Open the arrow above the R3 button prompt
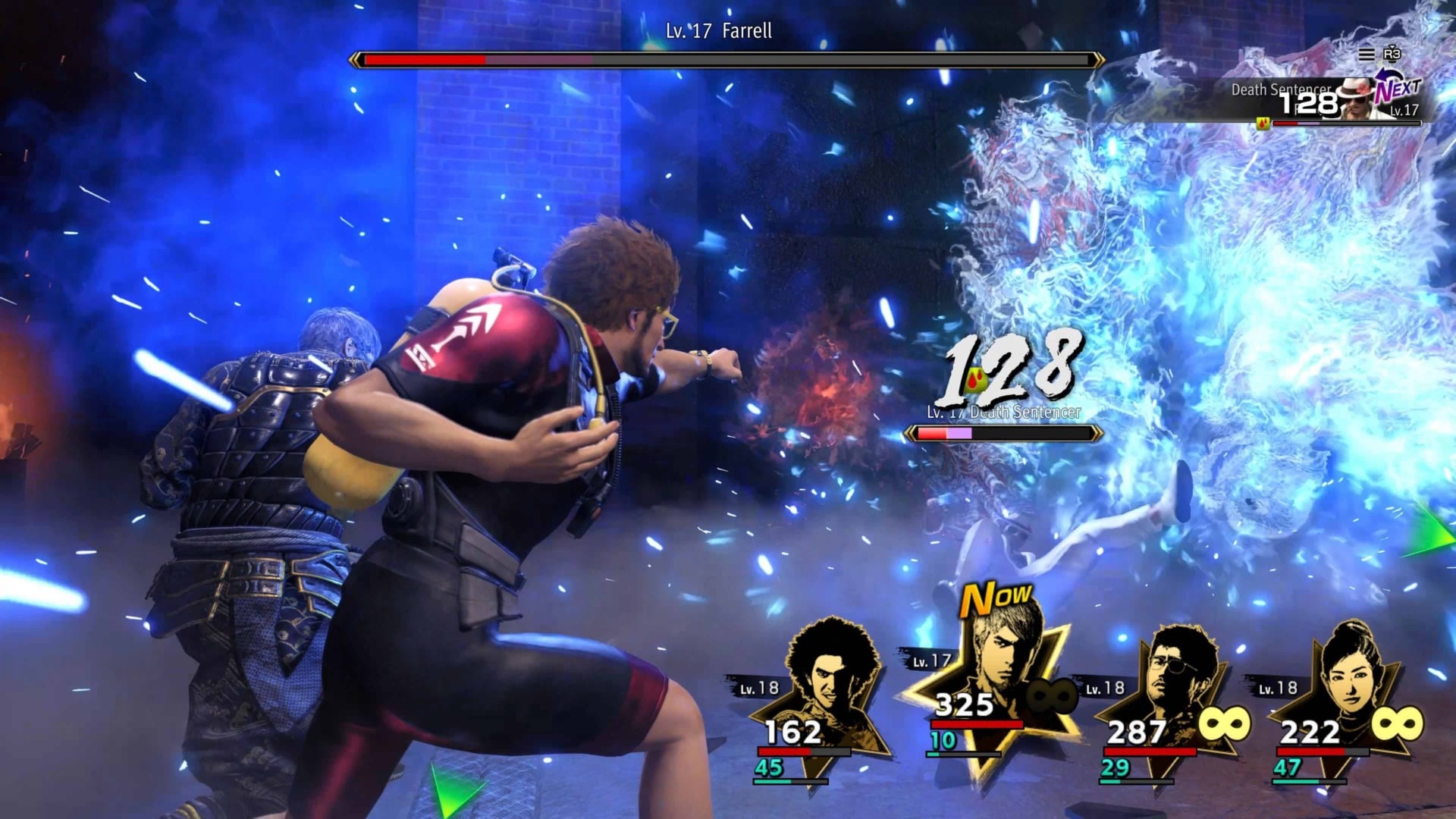The height and width of the screenshot is (819, 1456). click(x=1392, y=47)
